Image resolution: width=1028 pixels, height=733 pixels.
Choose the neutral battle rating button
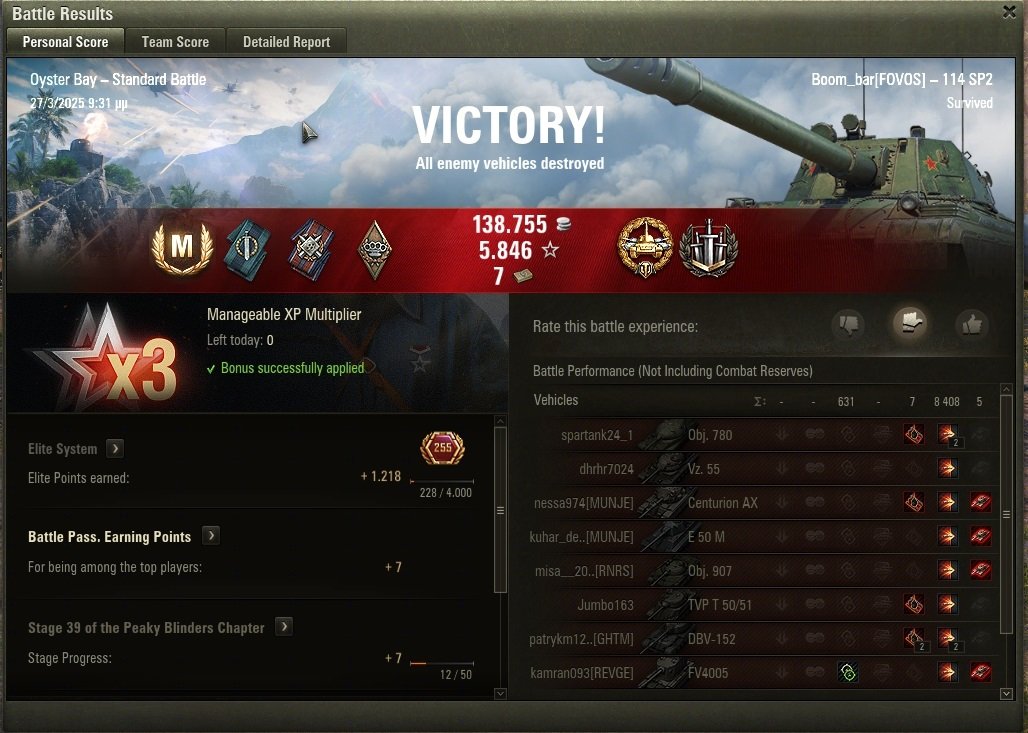(910, 324)
